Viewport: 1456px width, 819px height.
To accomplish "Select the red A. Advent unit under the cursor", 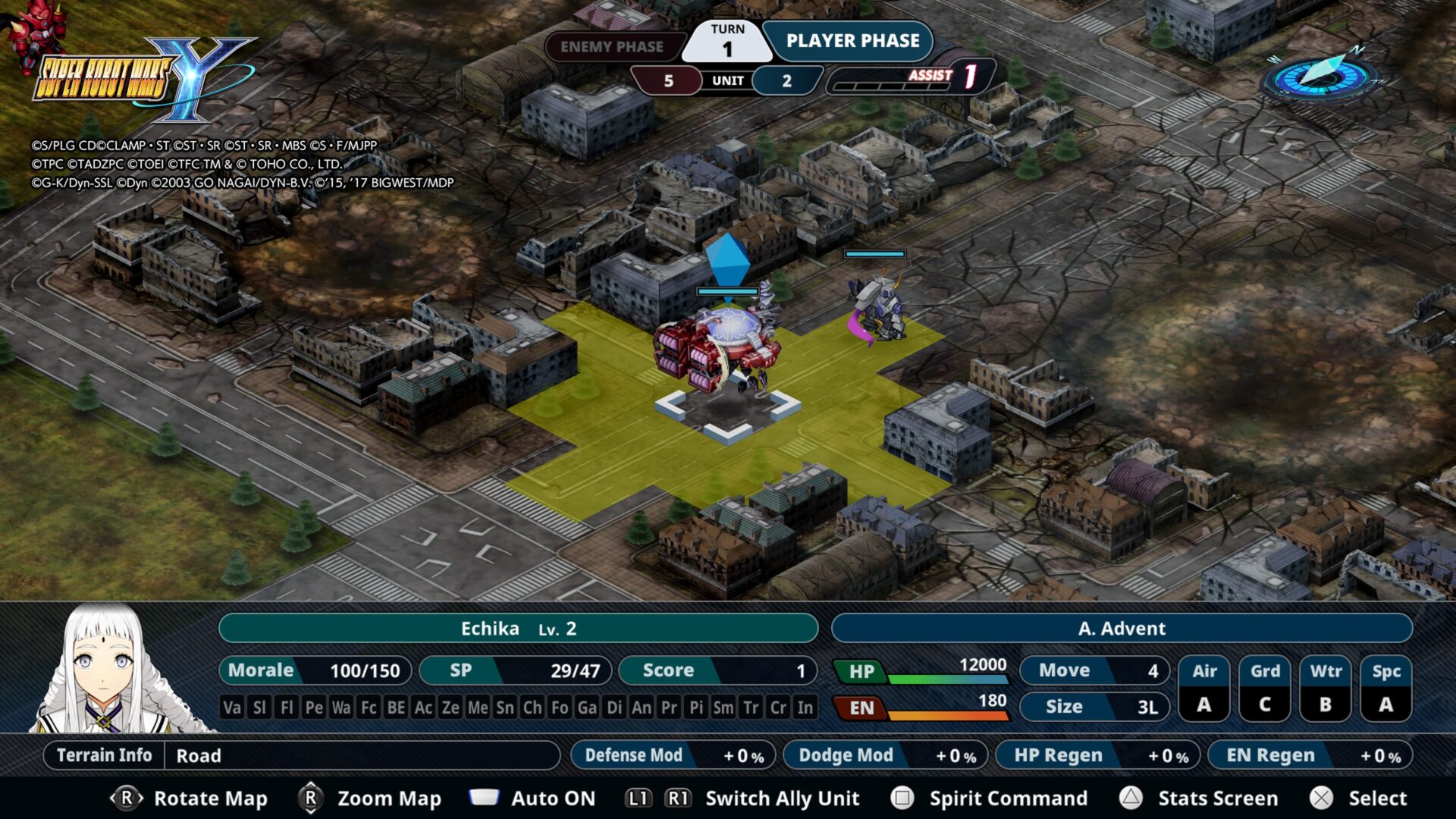I will [717, 350].
